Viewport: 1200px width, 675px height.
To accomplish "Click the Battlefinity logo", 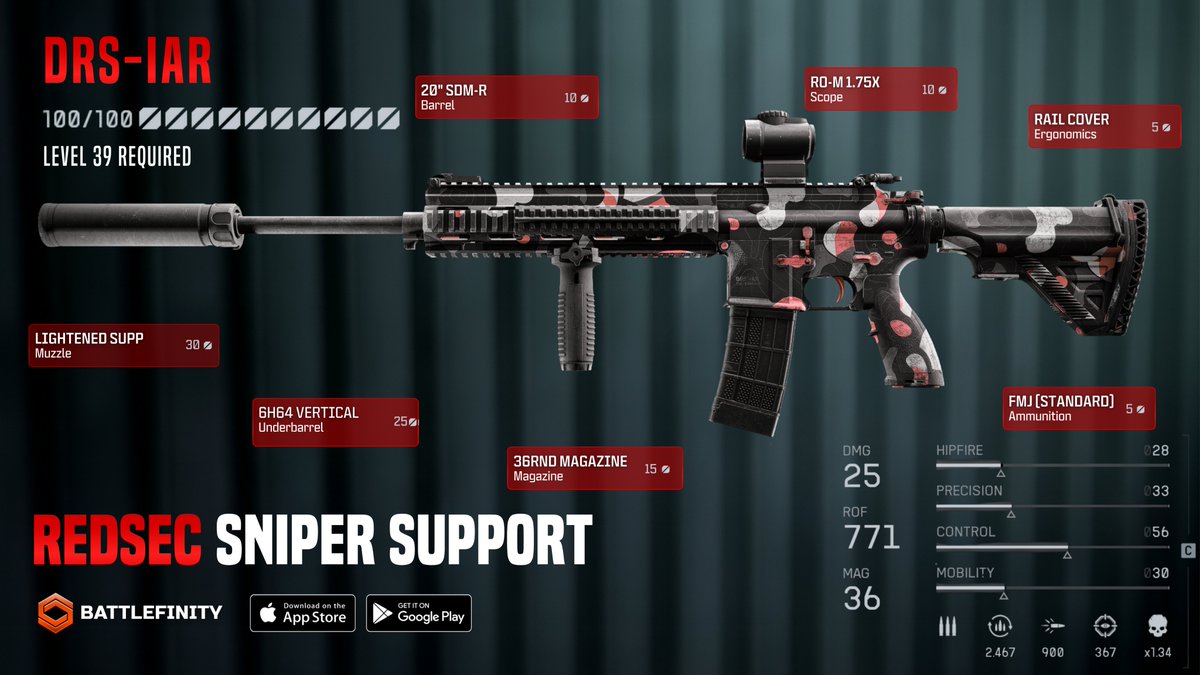I will coord(130,612).
